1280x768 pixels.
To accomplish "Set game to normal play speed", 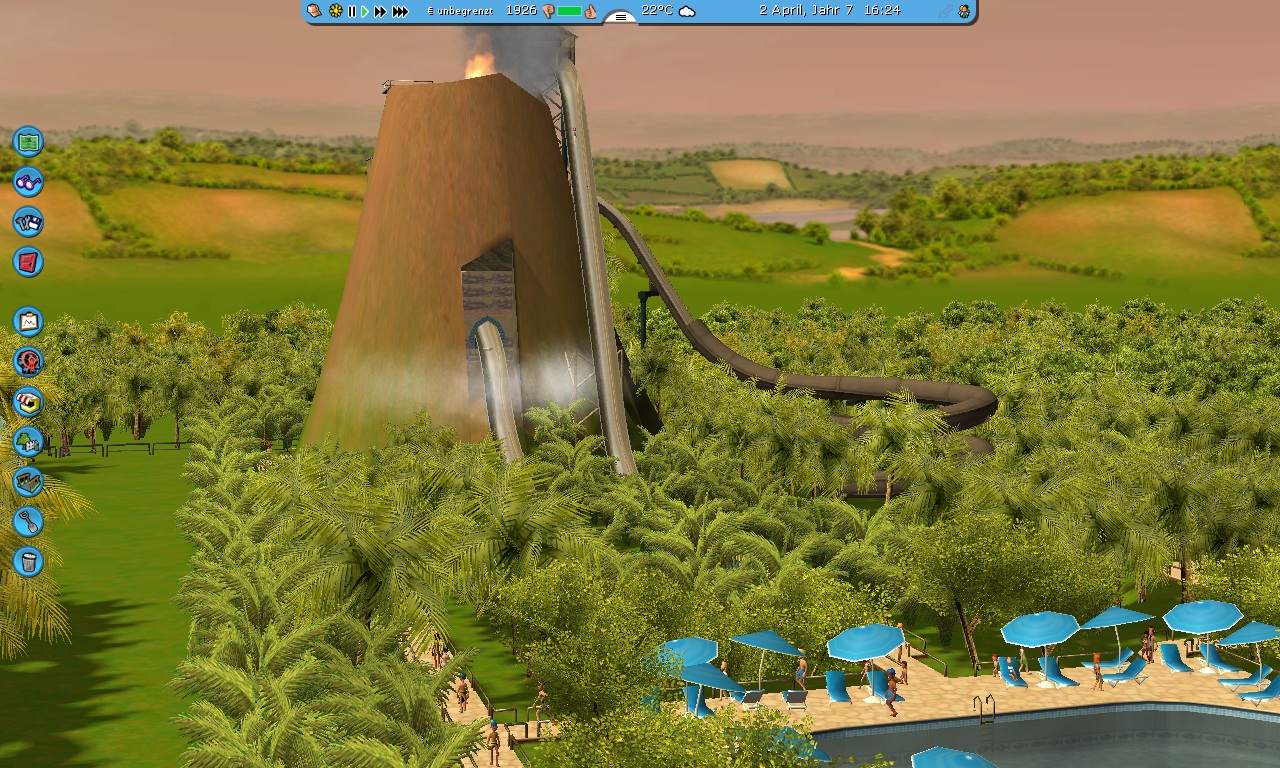I will coord(365,11).
